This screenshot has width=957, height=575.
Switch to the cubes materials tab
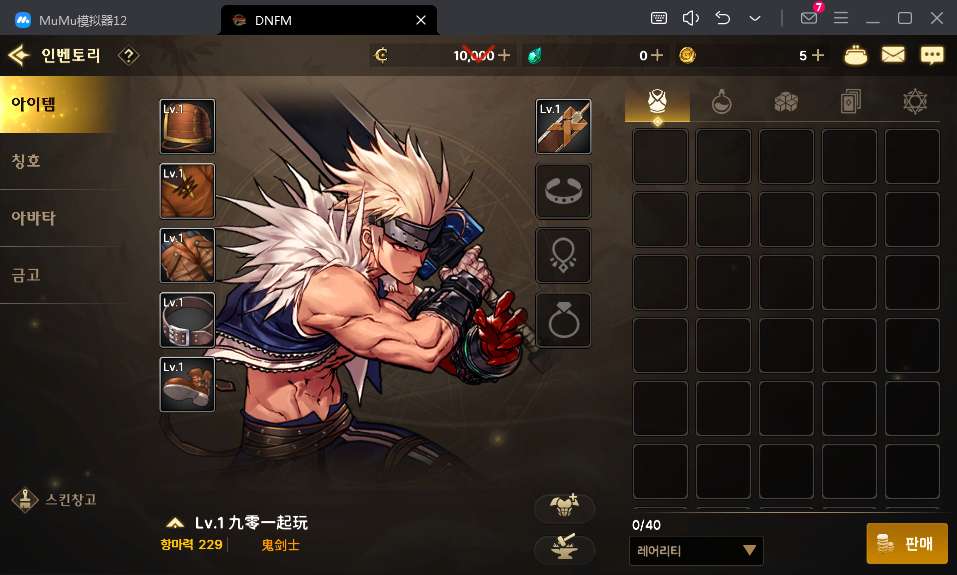(x=785, y=101)
